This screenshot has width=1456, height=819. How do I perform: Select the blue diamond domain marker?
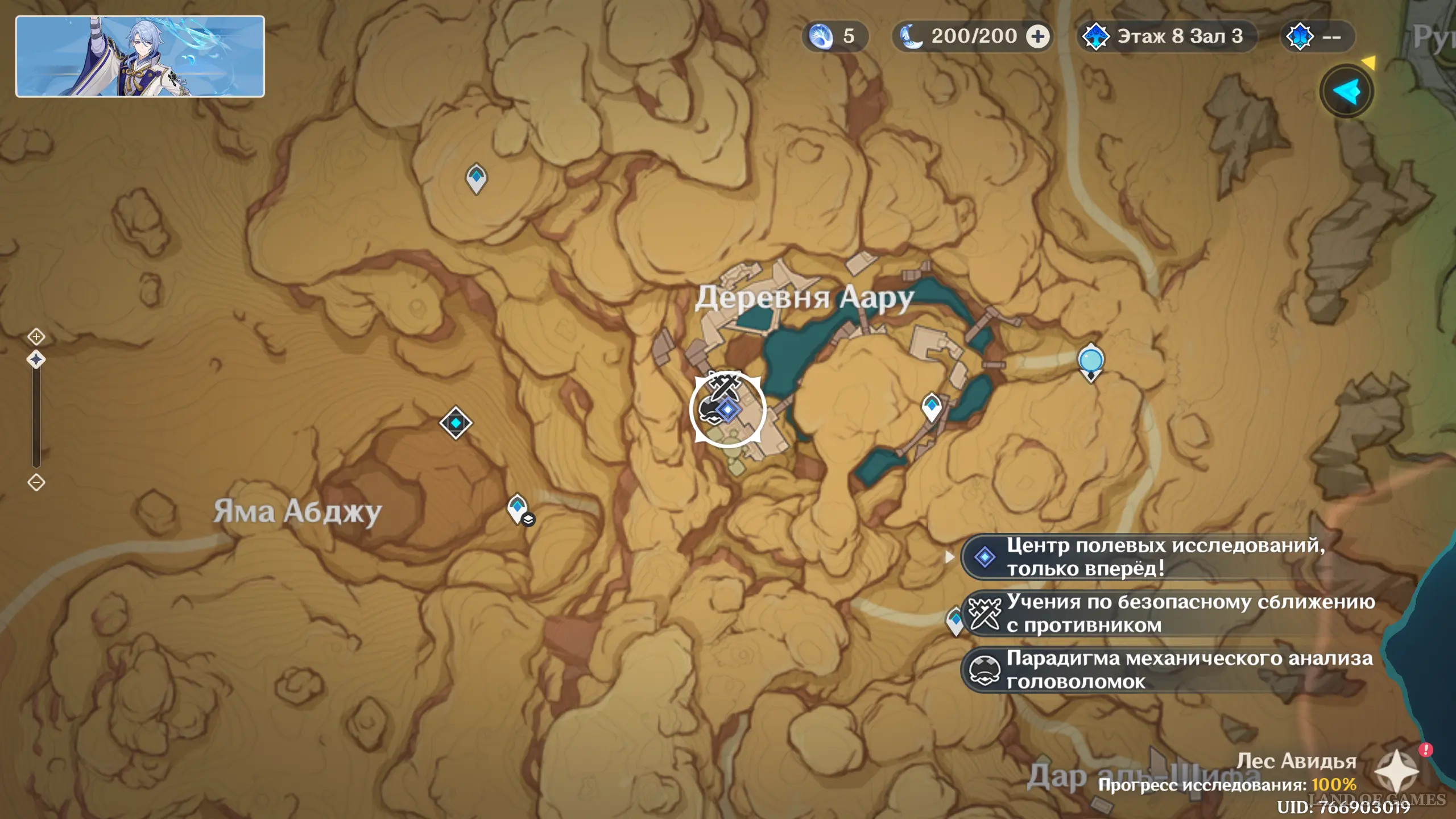[456, 423]
